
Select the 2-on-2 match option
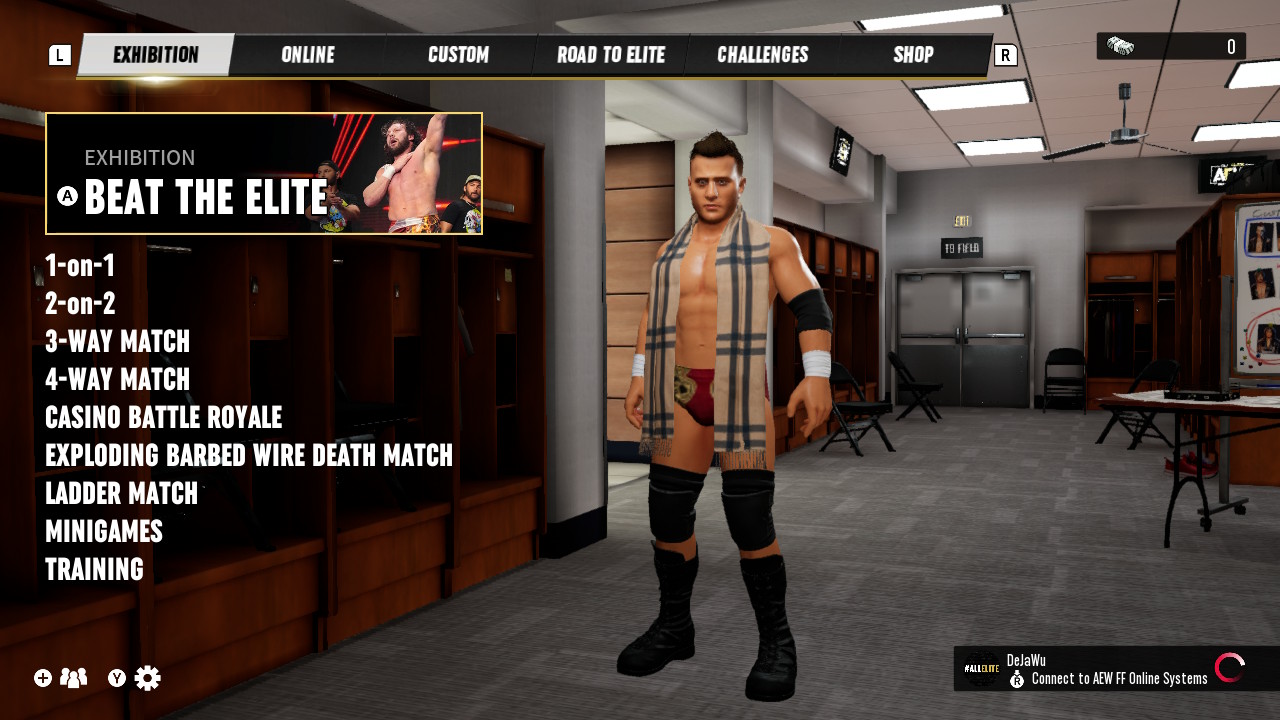tap(80, 304)
